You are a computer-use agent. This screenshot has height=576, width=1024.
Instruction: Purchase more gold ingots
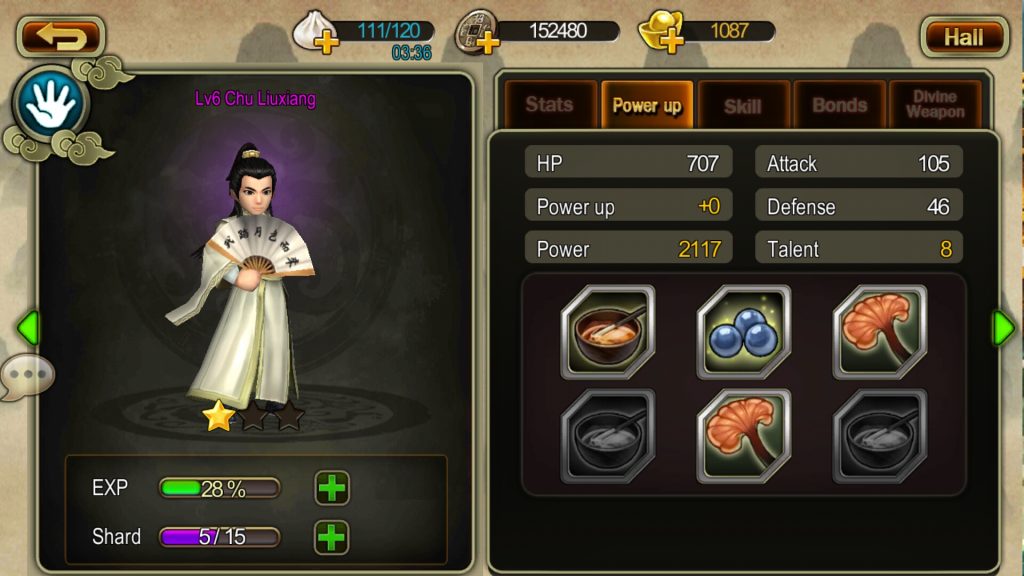671,41
